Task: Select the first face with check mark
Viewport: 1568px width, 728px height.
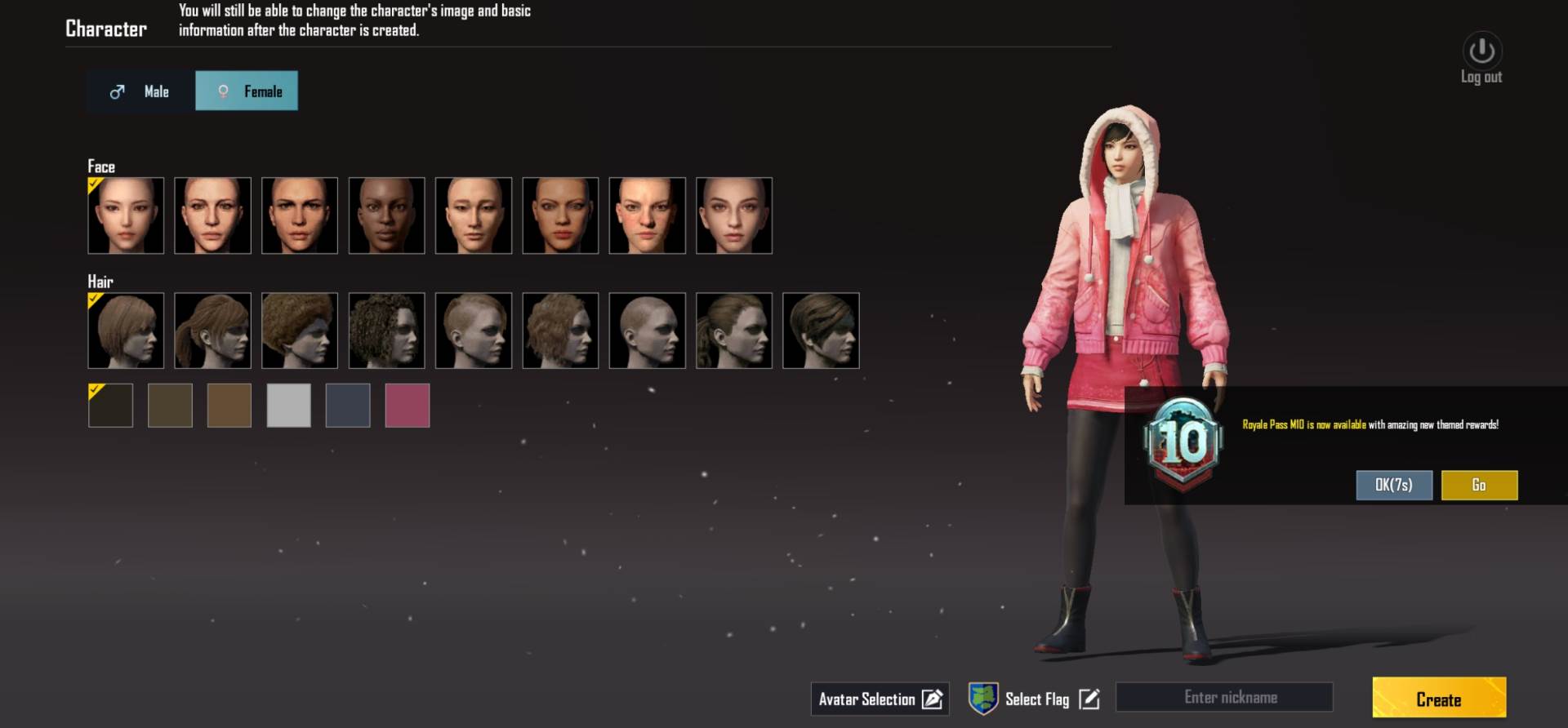Action: coord(126,215)
